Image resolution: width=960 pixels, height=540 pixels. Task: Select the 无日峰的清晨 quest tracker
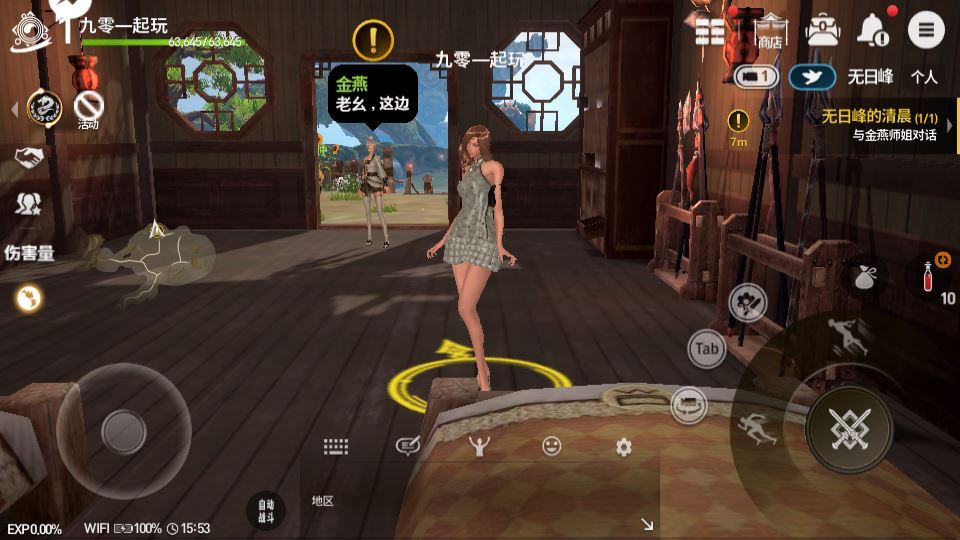[x=878, y=125]
